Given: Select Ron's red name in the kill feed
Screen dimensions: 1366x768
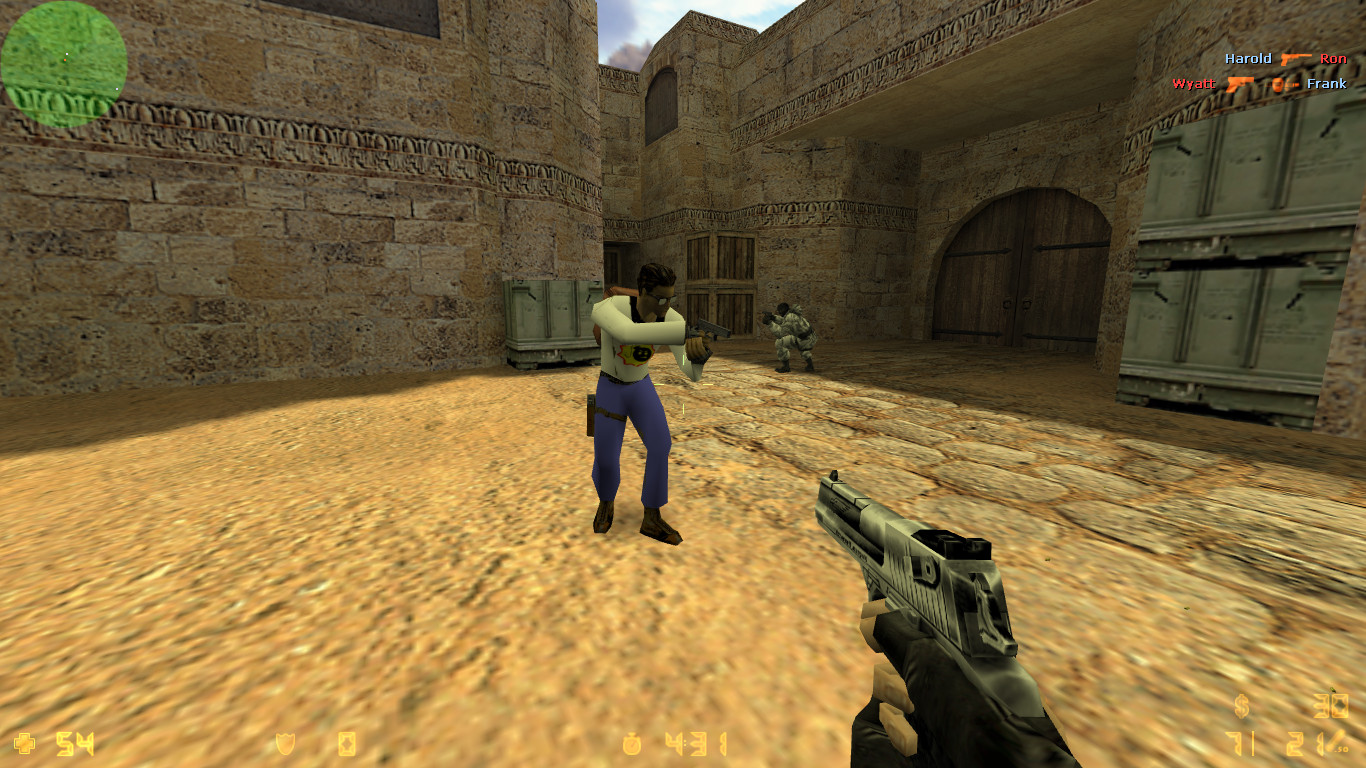Looking at the screenshot, I should (1333, 58).
